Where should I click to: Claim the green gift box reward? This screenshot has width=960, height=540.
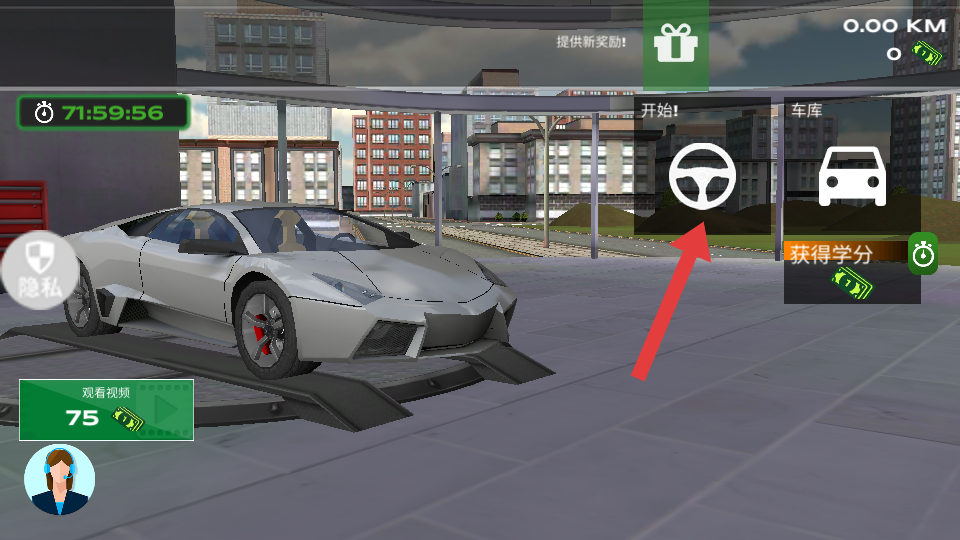click(676, 44)
